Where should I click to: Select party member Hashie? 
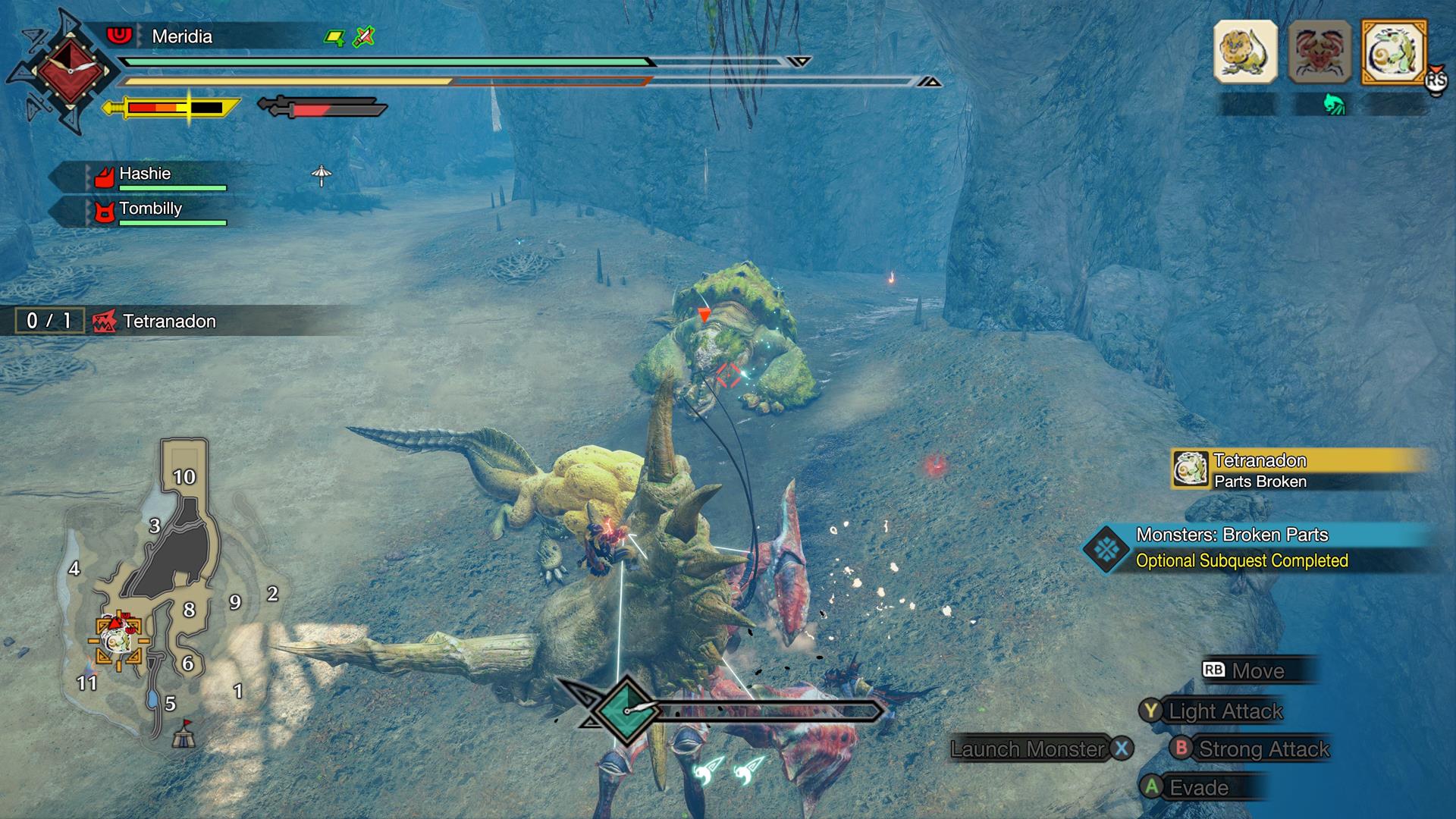[145, 174]
